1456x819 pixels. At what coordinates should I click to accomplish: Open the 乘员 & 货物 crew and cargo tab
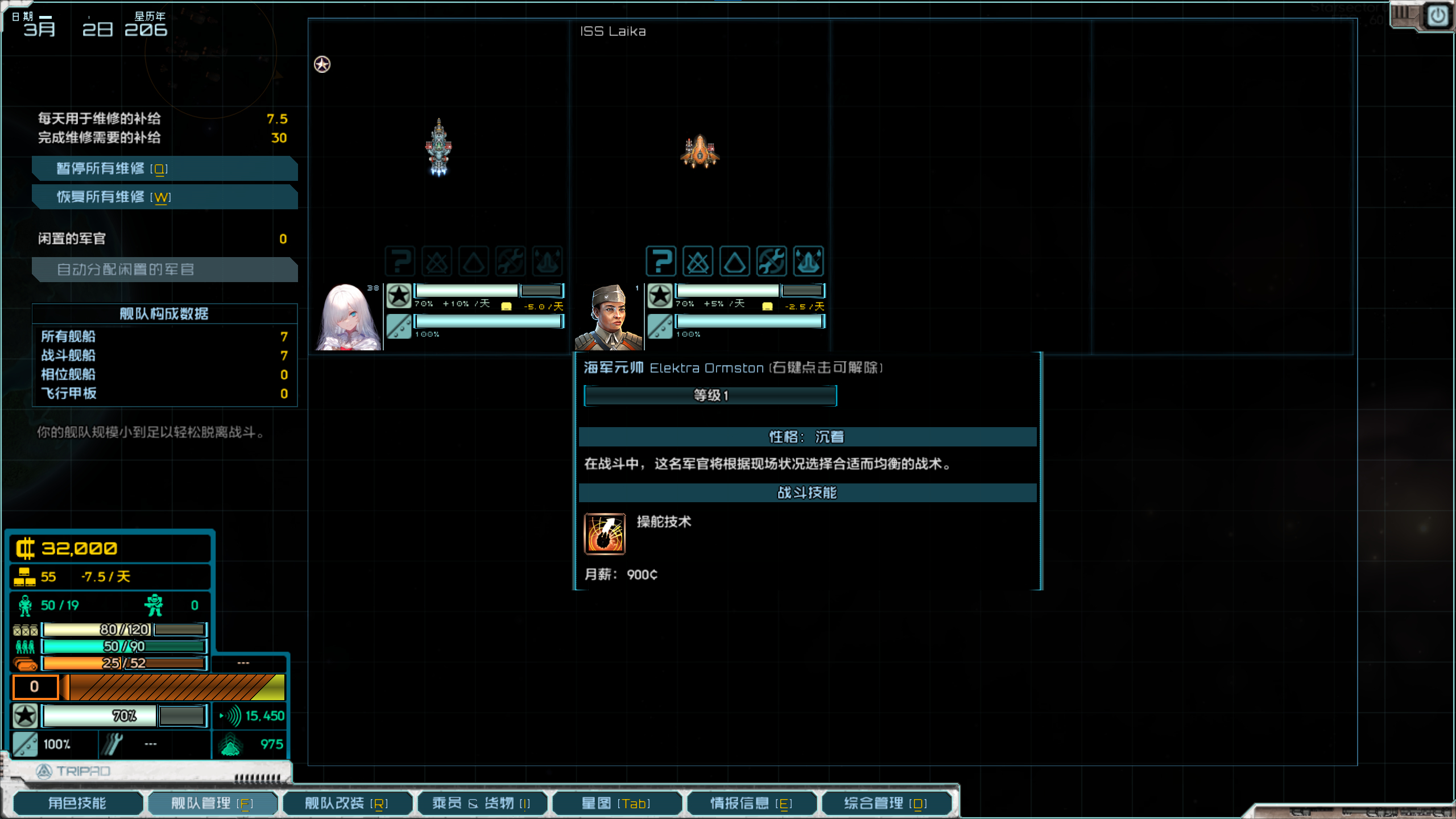tap(481, 803)
